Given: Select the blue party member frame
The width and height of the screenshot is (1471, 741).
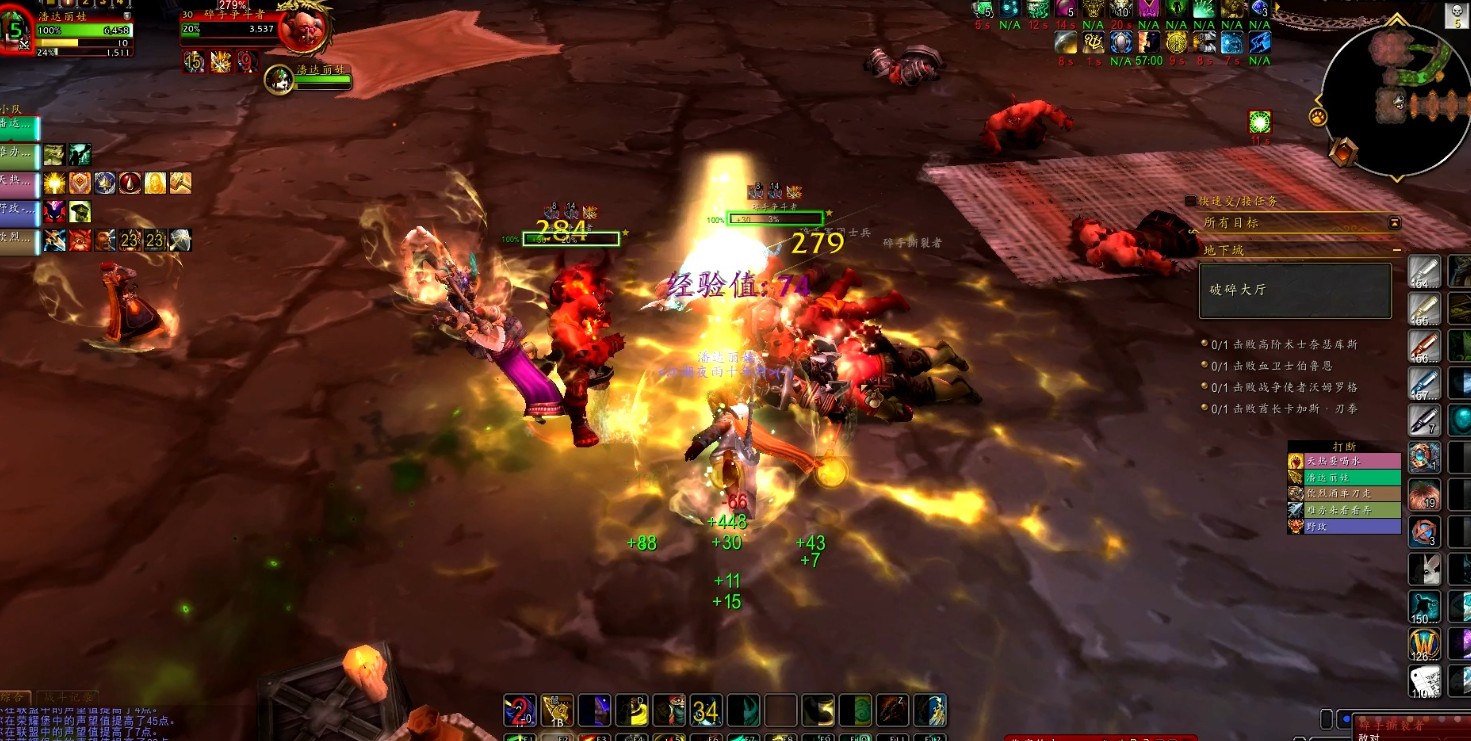Looking at the screenshot, I should coord(20,212).
